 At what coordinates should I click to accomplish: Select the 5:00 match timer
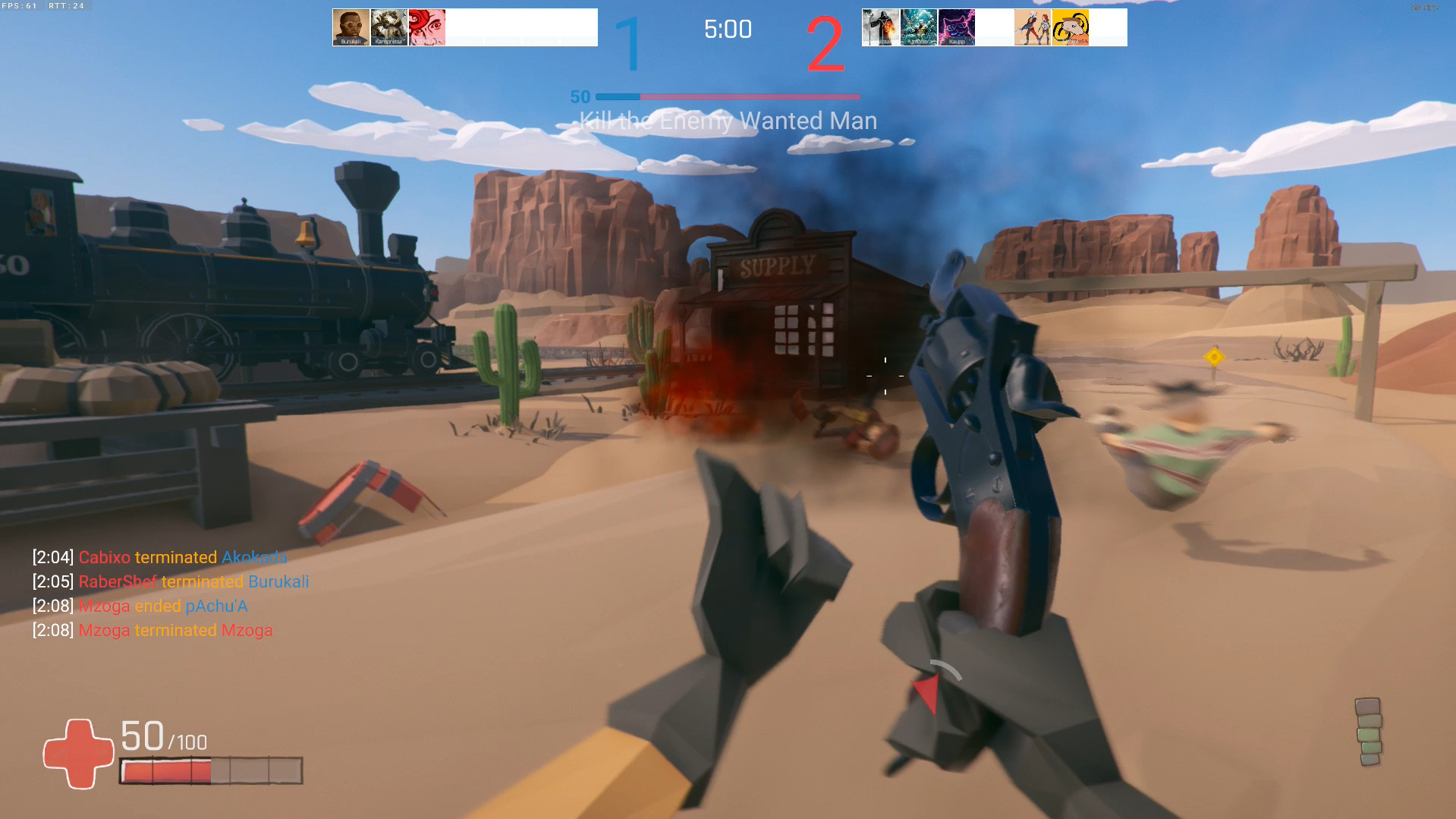point(728,30)
